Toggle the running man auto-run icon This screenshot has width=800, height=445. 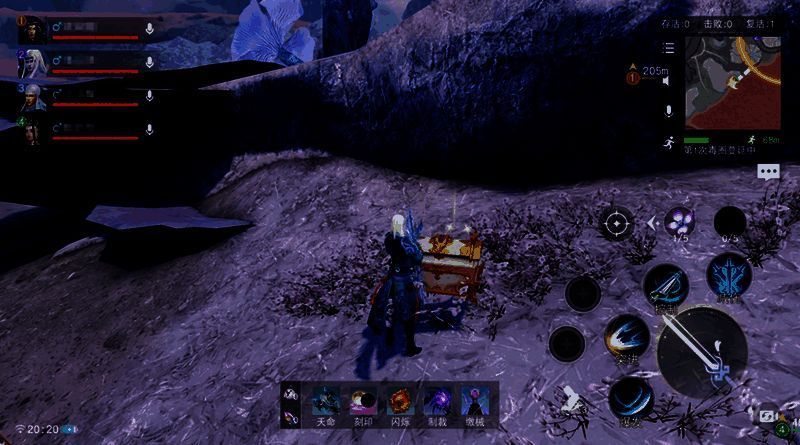click(668, 142)
